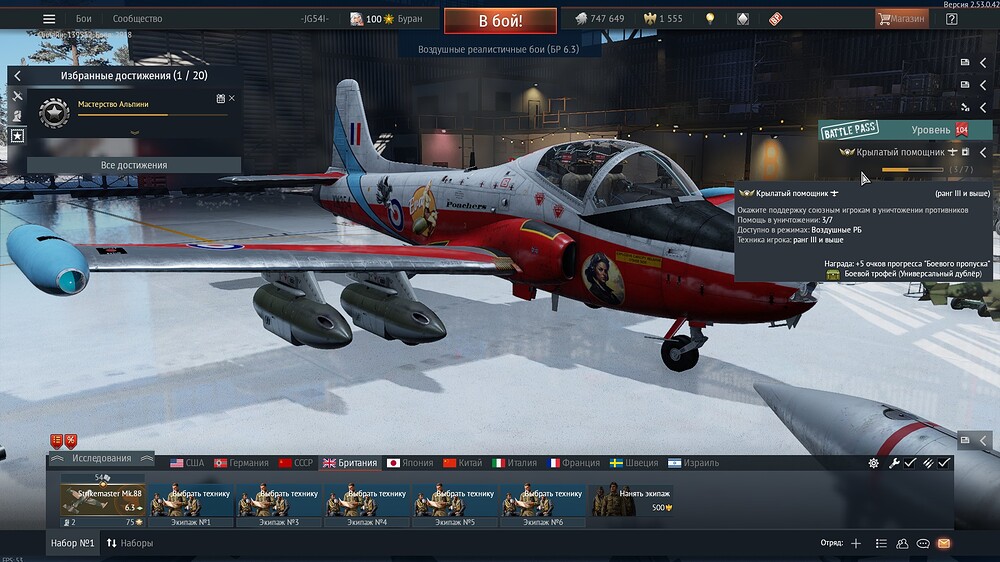Open the 'Магазин' shop
Screen dimensions: 1000x562
tap(901, 18)
